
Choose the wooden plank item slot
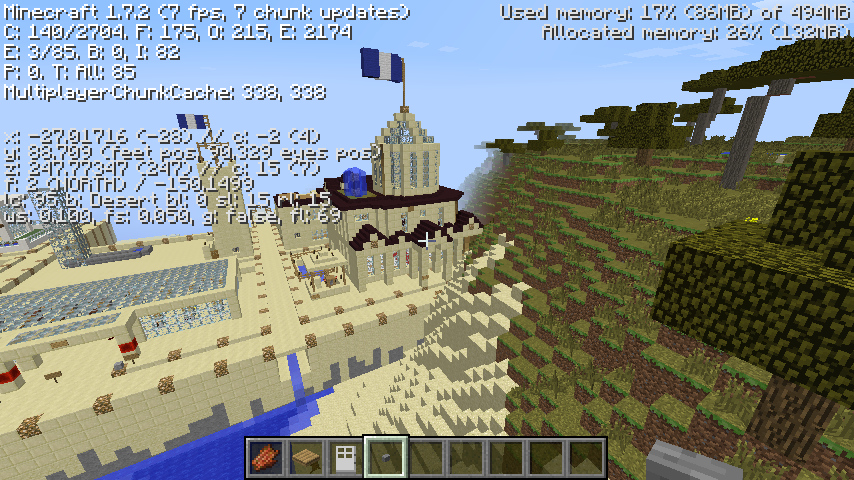[306, 458]
